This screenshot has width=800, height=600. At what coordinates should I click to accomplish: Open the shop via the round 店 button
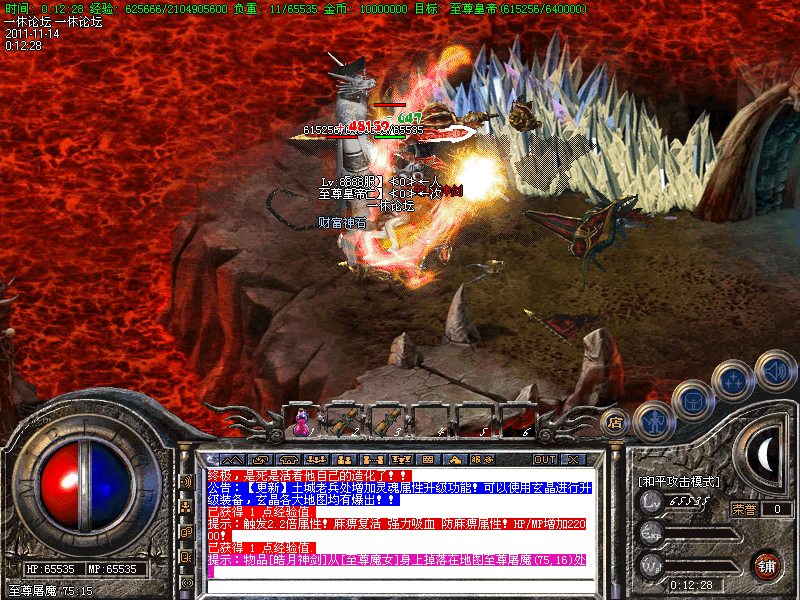616,421
